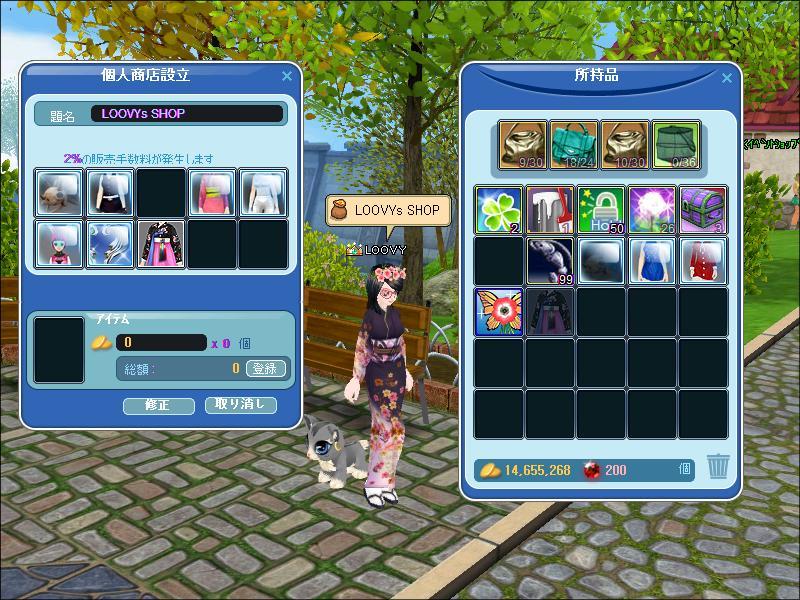Screen dimensions: 800x600
Task: Close the personal shop setup window
Action: (287, 76)
